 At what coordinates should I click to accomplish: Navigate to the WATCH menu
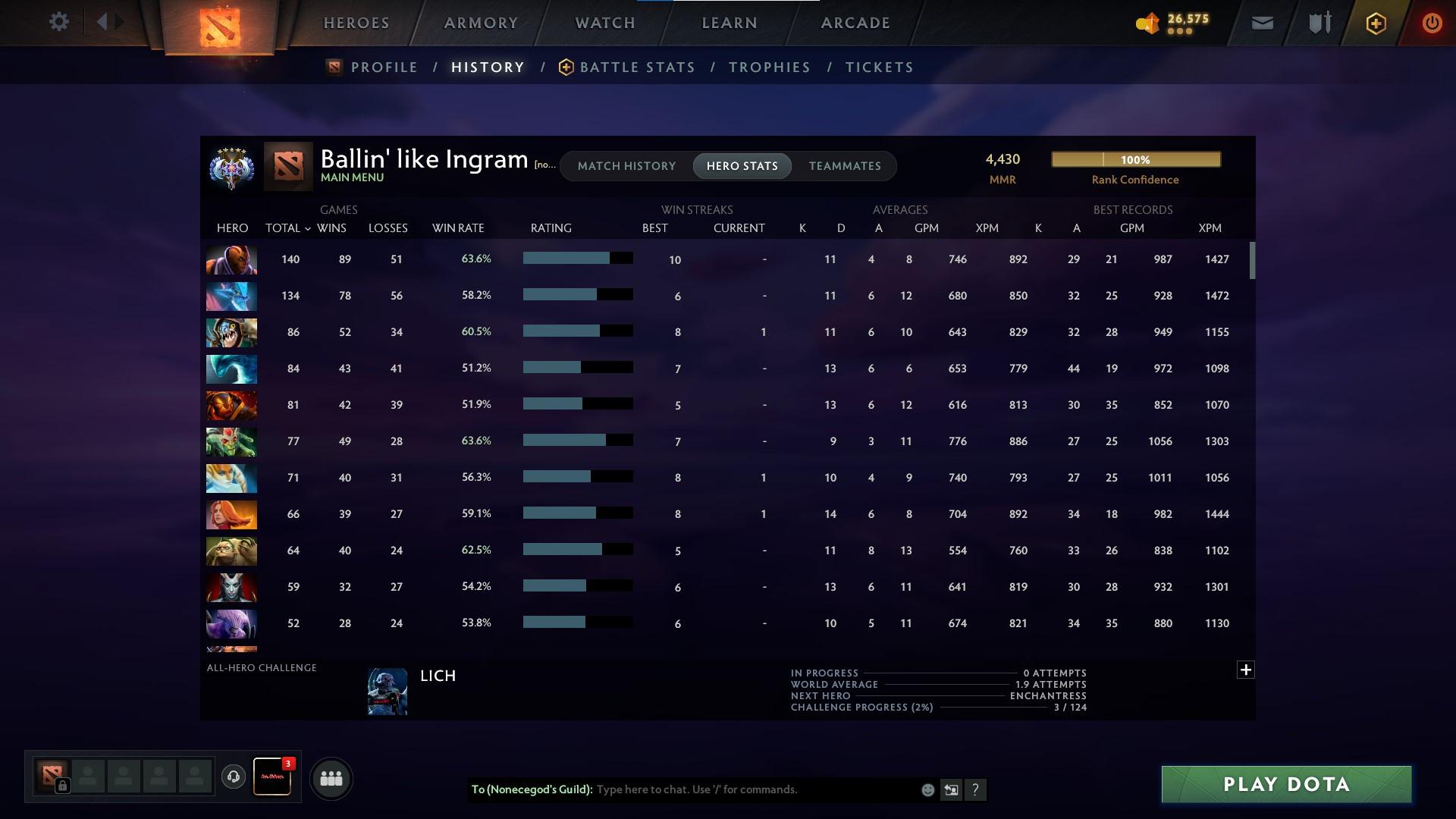point(604,23)
